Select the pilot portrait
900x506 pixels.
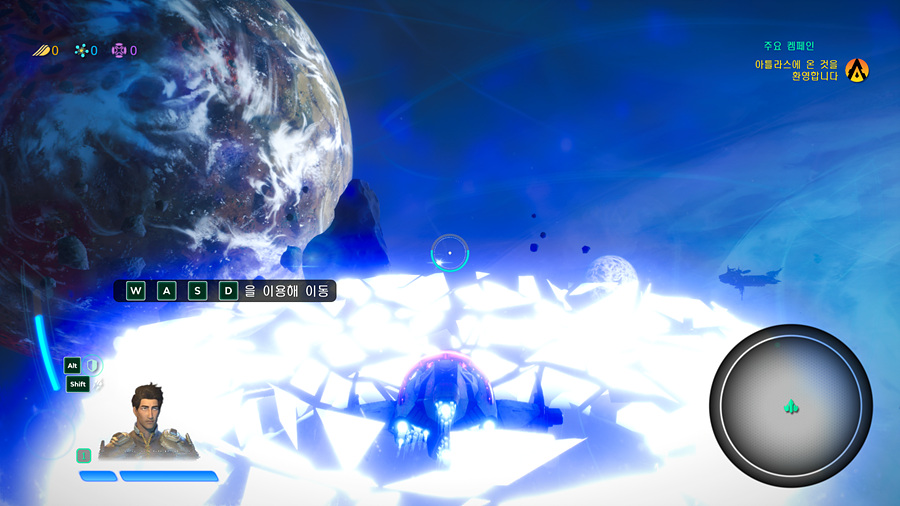[x=147, y=423]
